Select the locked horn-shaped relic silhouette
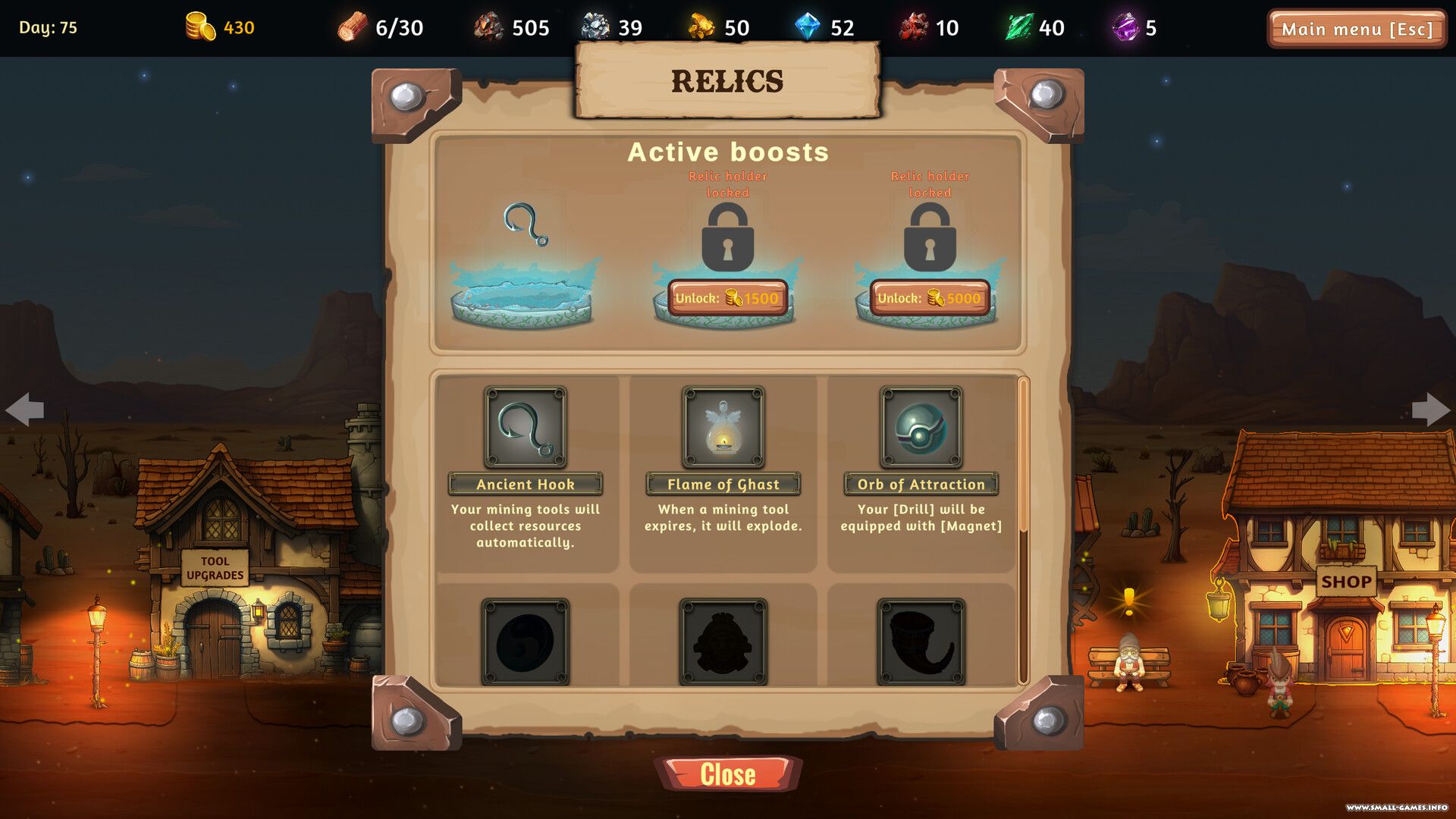This screenshot has width=1456, height=819. 921,642
